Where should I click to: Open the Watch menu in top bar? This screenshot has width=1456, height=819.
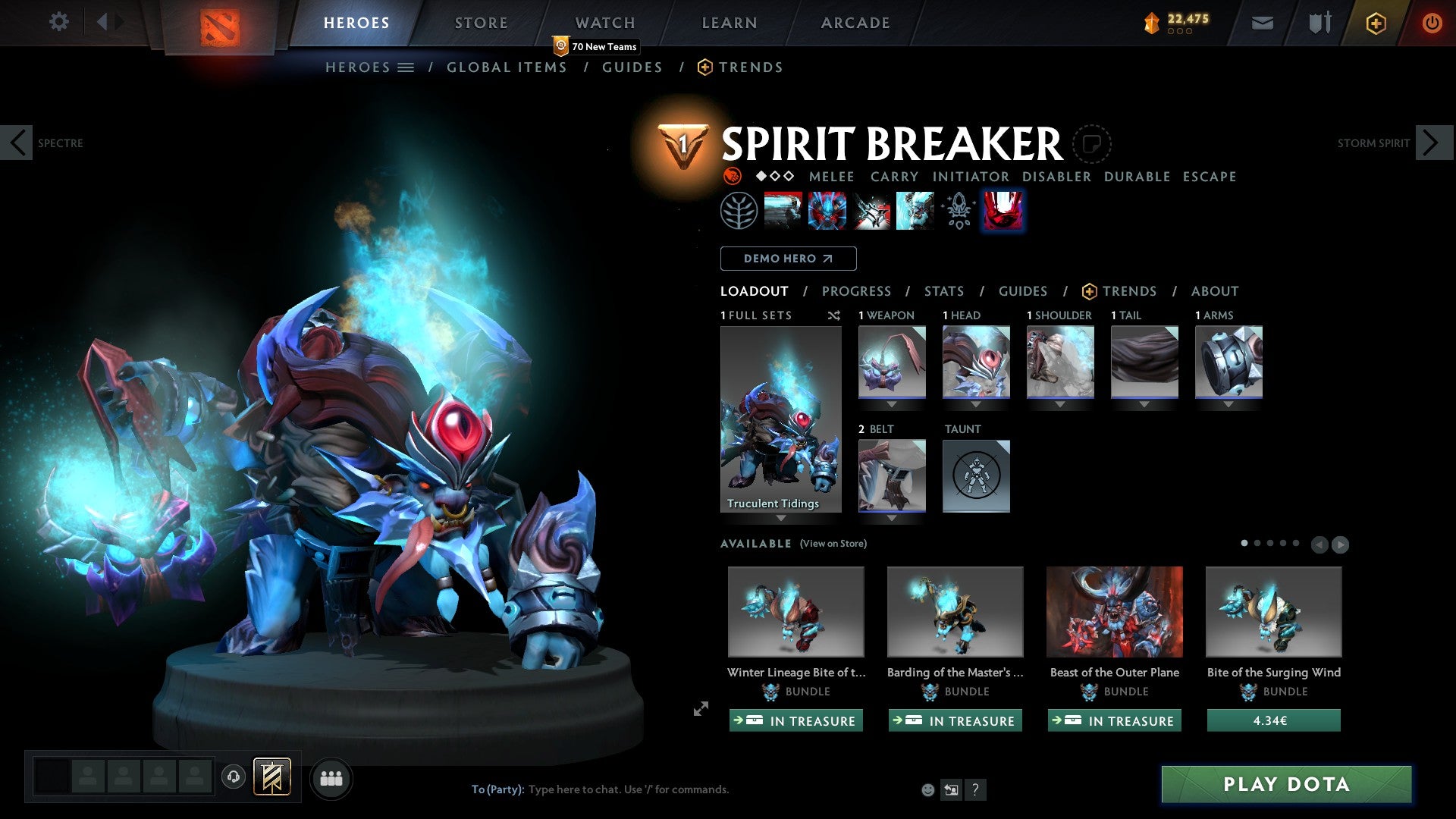tap(604, 23)
